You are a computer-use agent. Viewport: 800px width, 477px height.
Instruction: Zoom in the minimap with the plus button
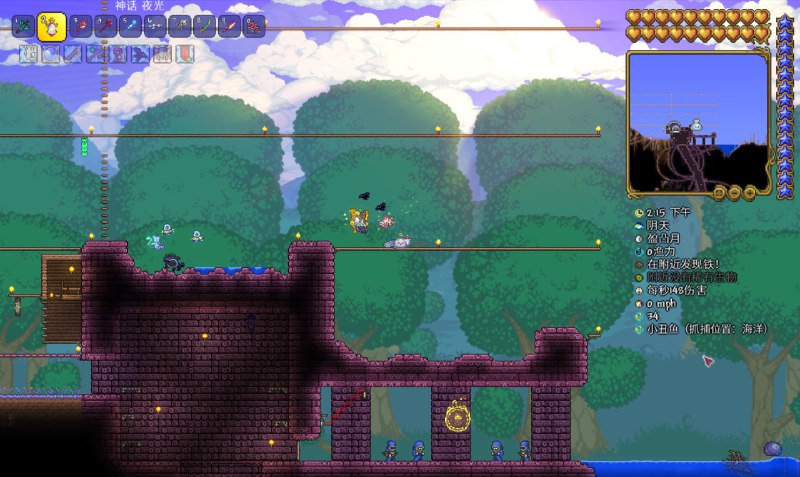(x=748, y=191)
